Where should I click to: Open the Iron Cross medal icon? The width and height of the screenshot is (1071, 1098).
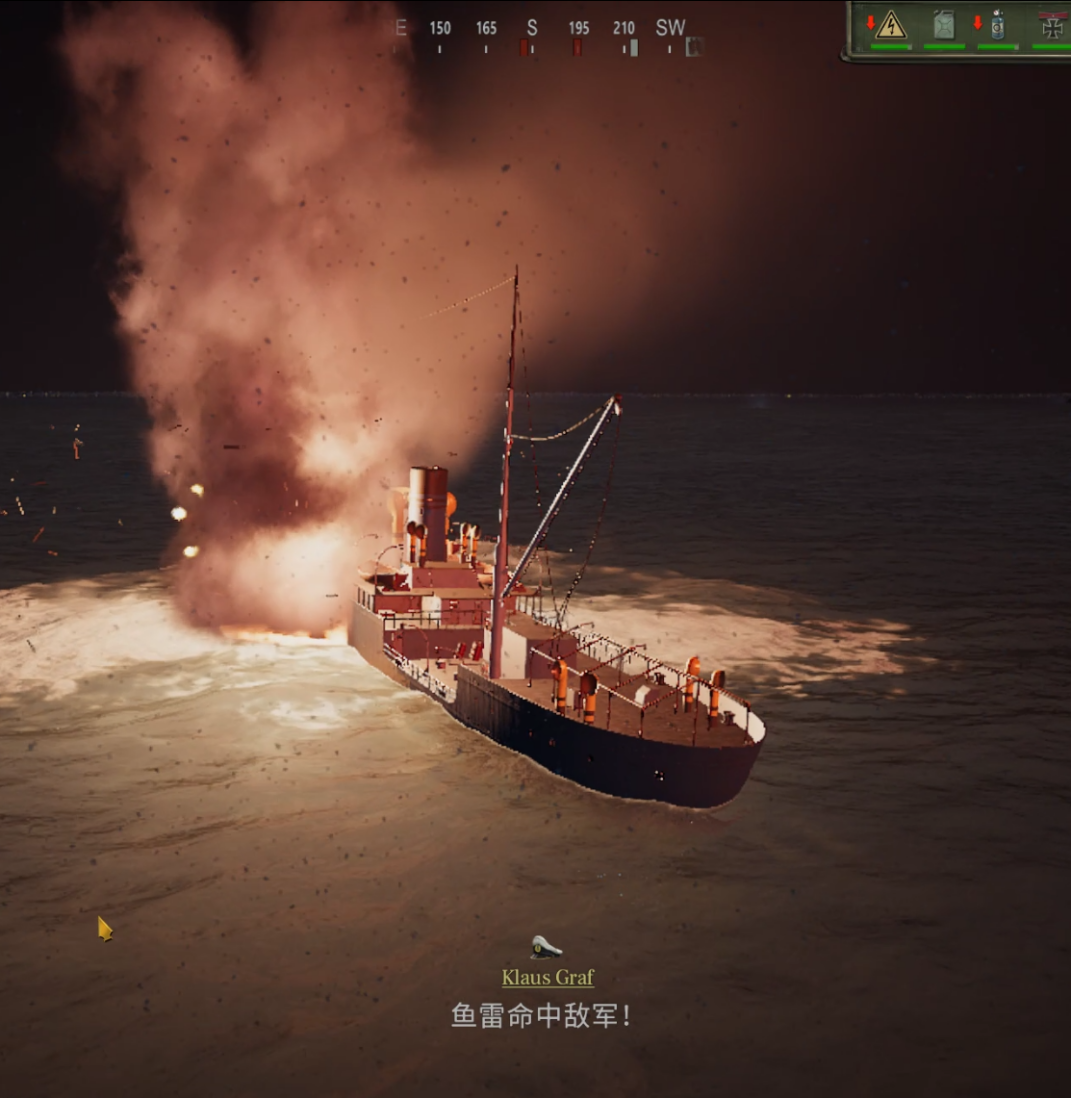click(x=1052, y=26)
